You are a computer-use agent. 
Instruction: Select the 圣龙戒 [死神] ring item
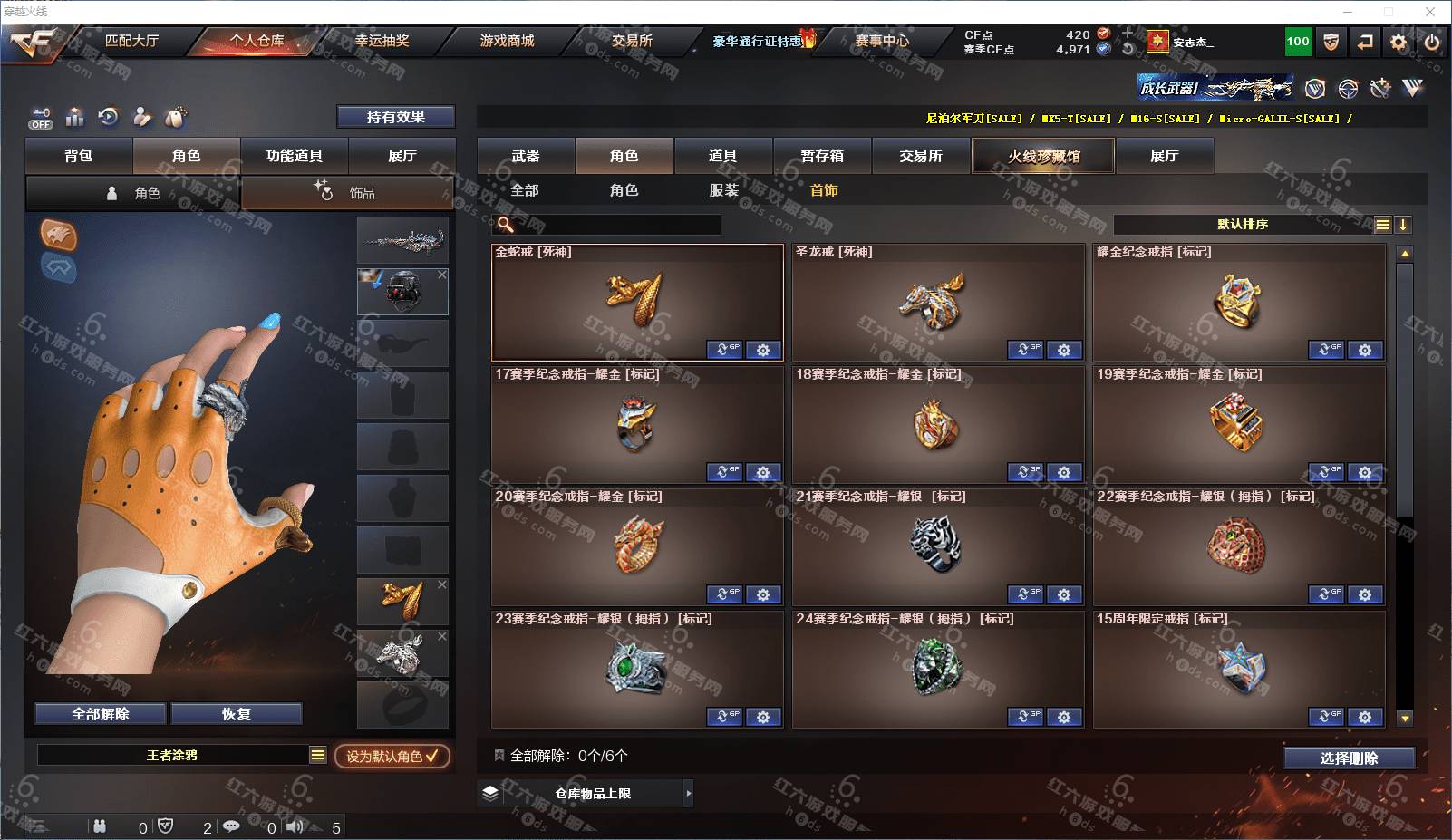coord(937,301)
